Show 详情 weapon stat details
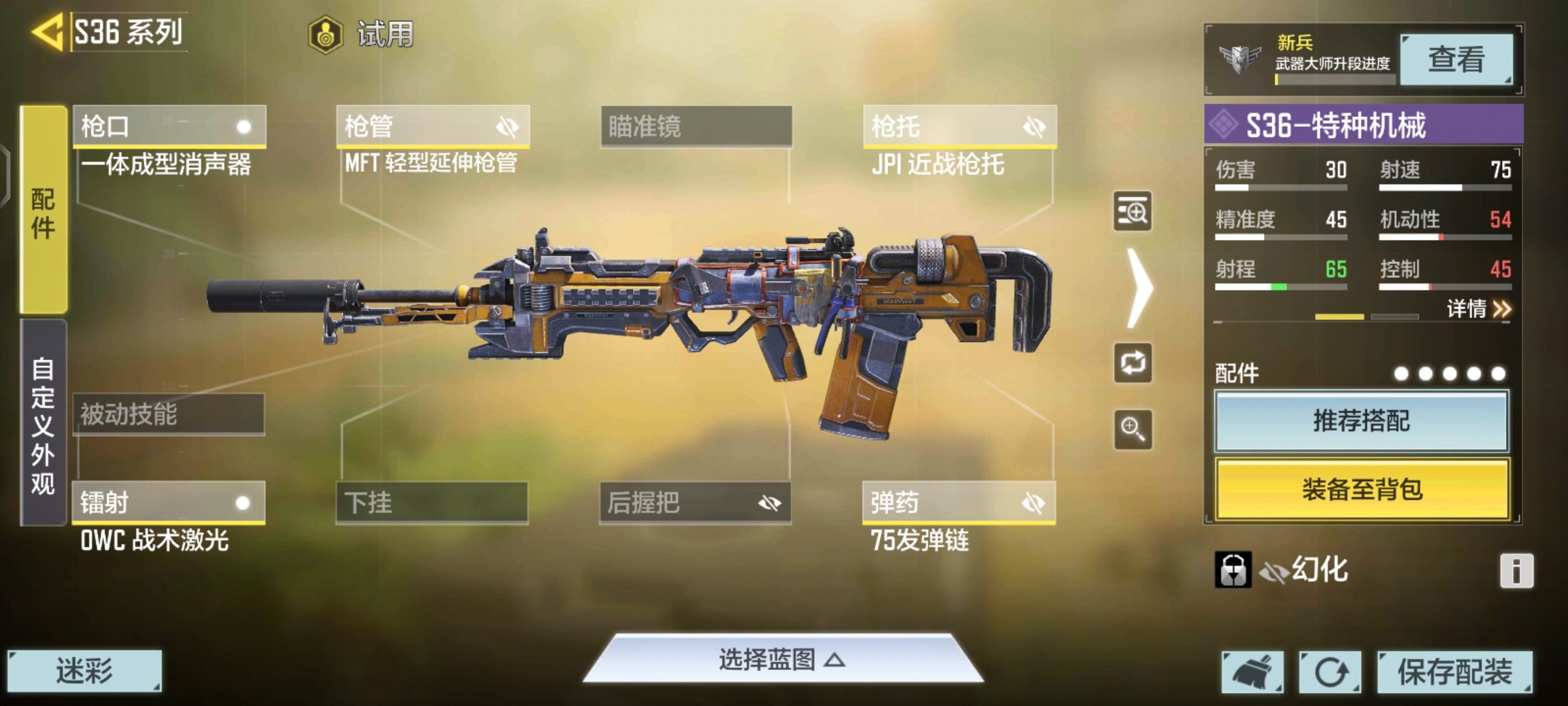The width and height of the screenshot is (1568, 706). coord(1478,309)
